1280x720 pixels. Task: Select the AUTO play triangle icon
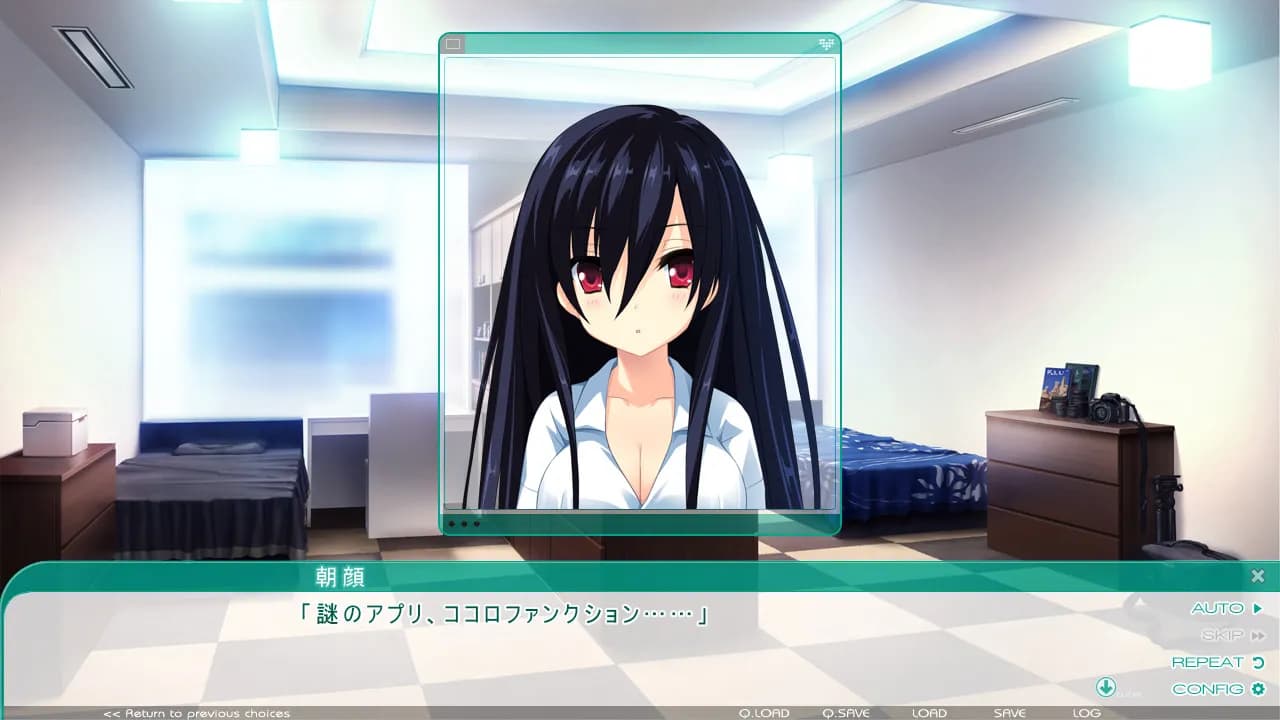(x=1257, y=607)
